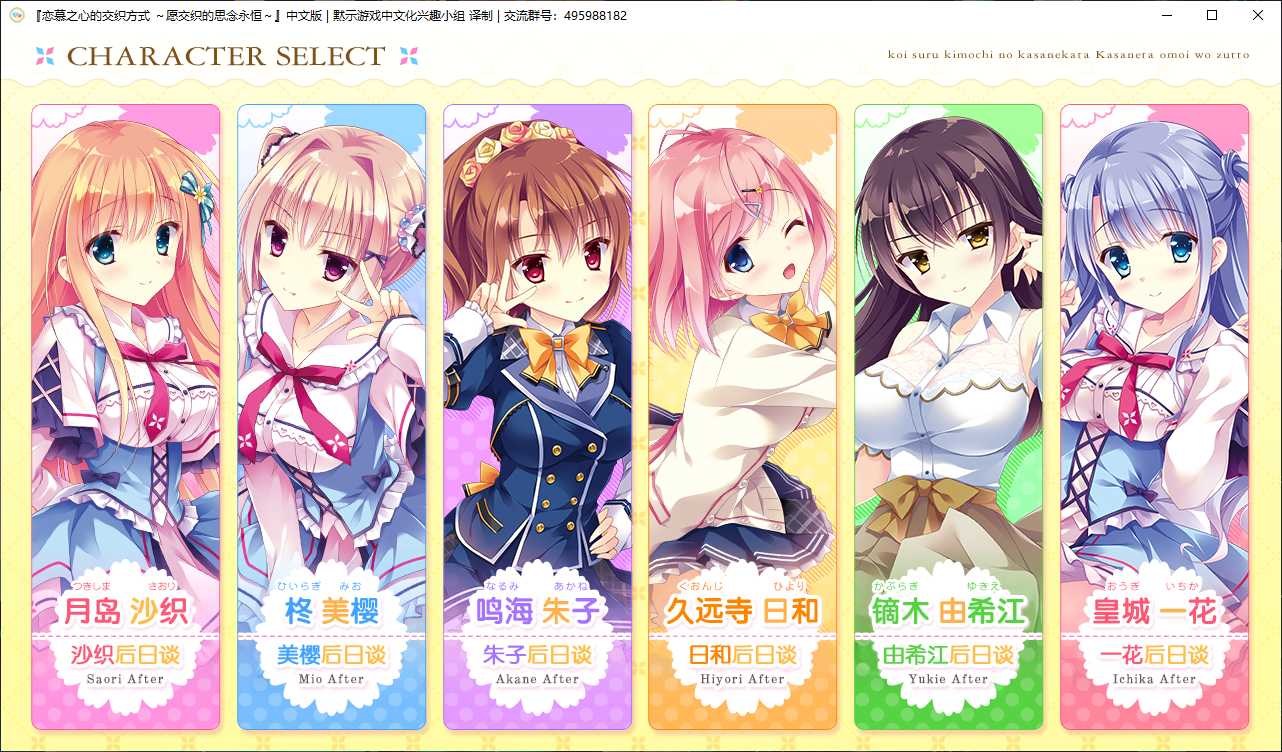This screenshot has width=1282, height=752.
Task: Select Akane's character card
Action: 537,350
